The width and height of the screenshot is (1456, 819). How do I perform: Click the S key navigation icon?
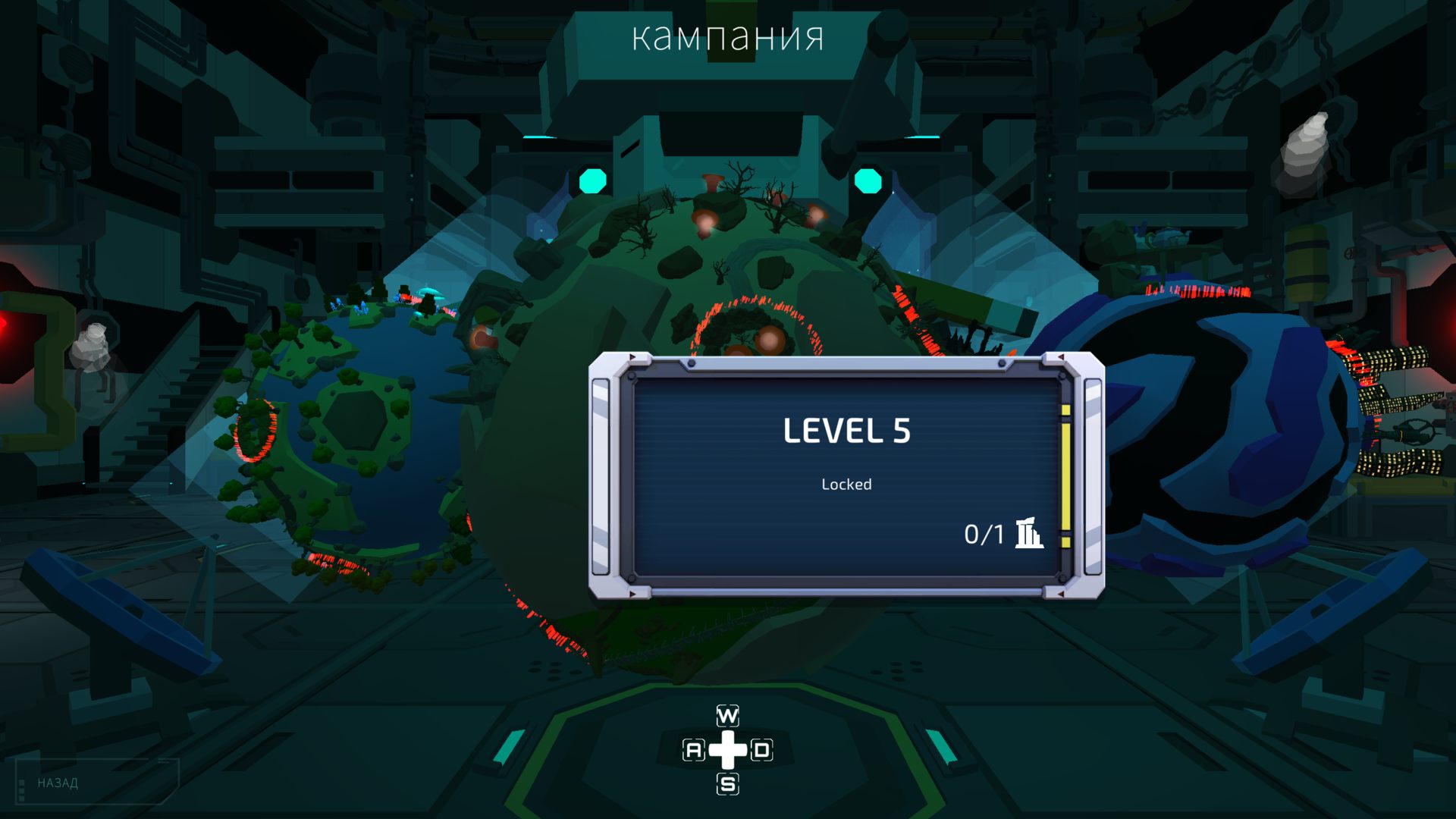tap(727, 785)
